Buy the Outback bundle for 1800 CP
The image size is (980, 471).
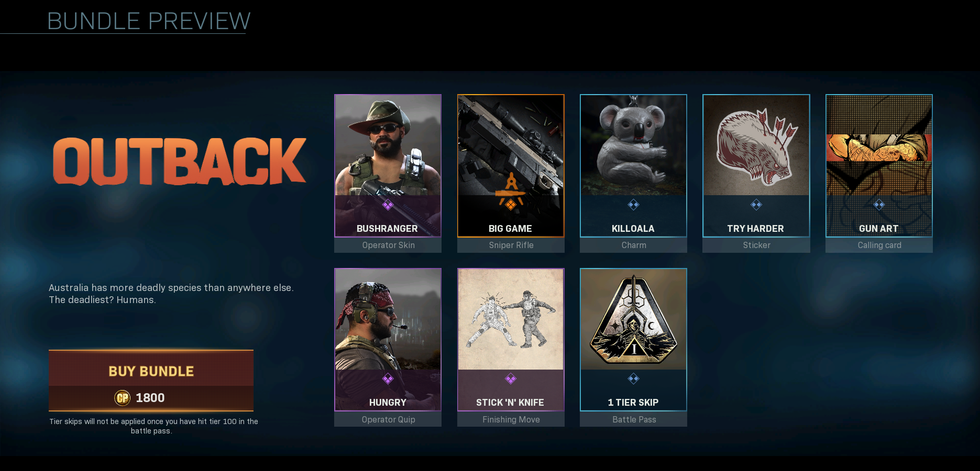click(x=151, y=371)
